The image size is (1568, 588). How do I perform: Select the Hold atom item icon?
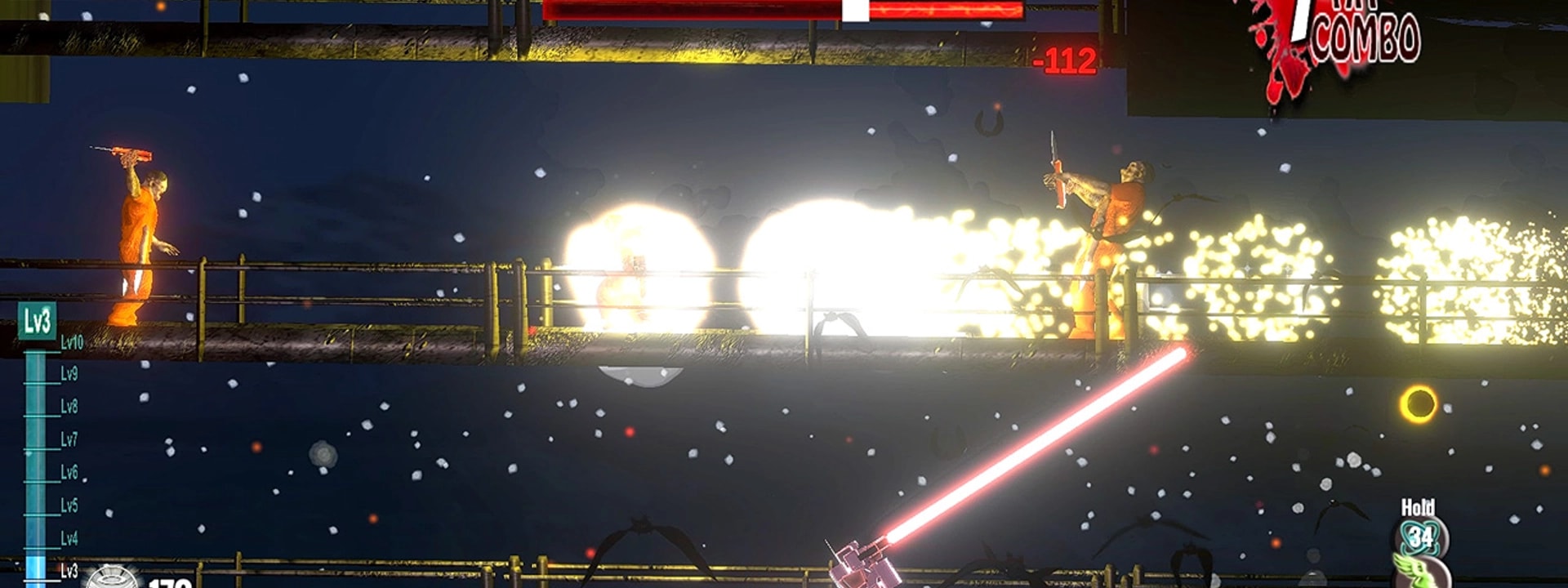(1420, 537)
